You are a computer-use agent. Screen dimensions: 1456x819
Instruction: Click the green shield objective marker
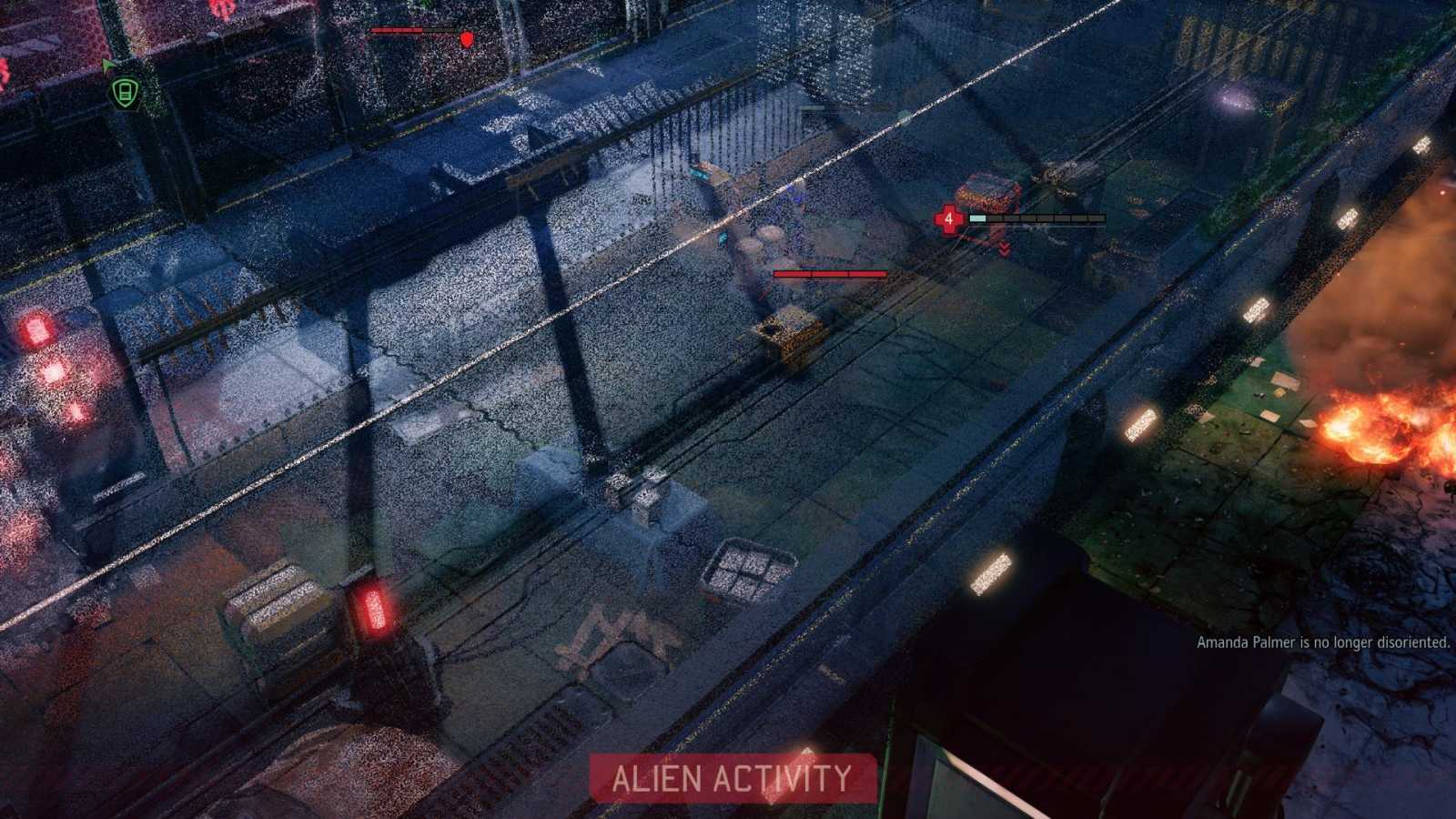[x=124, y=90]
